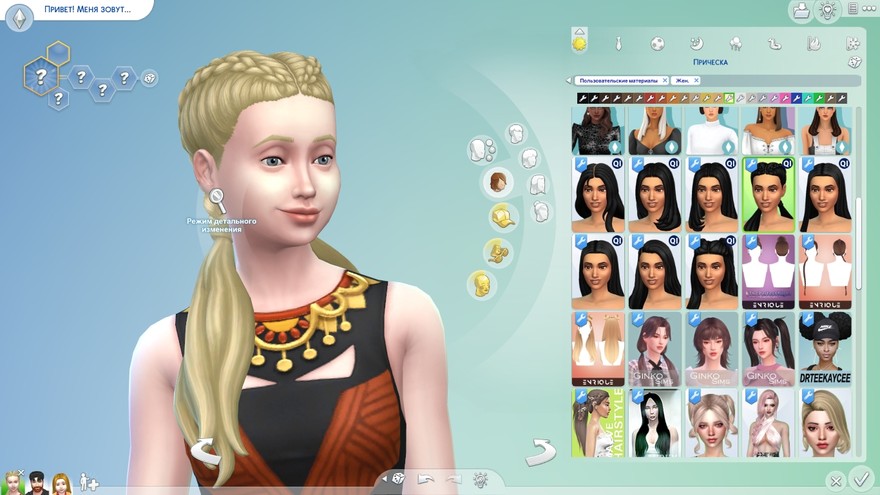This screenshot has width=880, height=495.
Task: Open the lightbulb tips button
Action: 827,11
